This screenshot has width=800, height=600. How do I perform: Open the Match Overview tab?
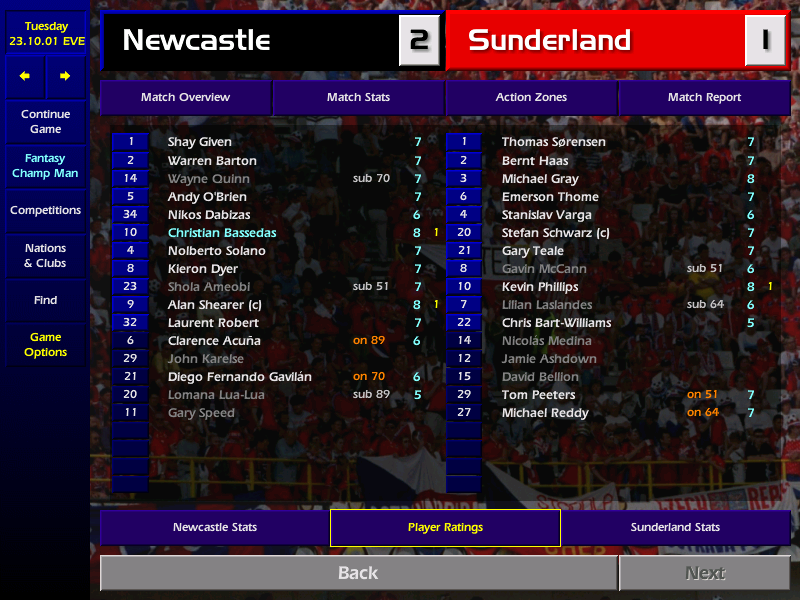[185, 97]
